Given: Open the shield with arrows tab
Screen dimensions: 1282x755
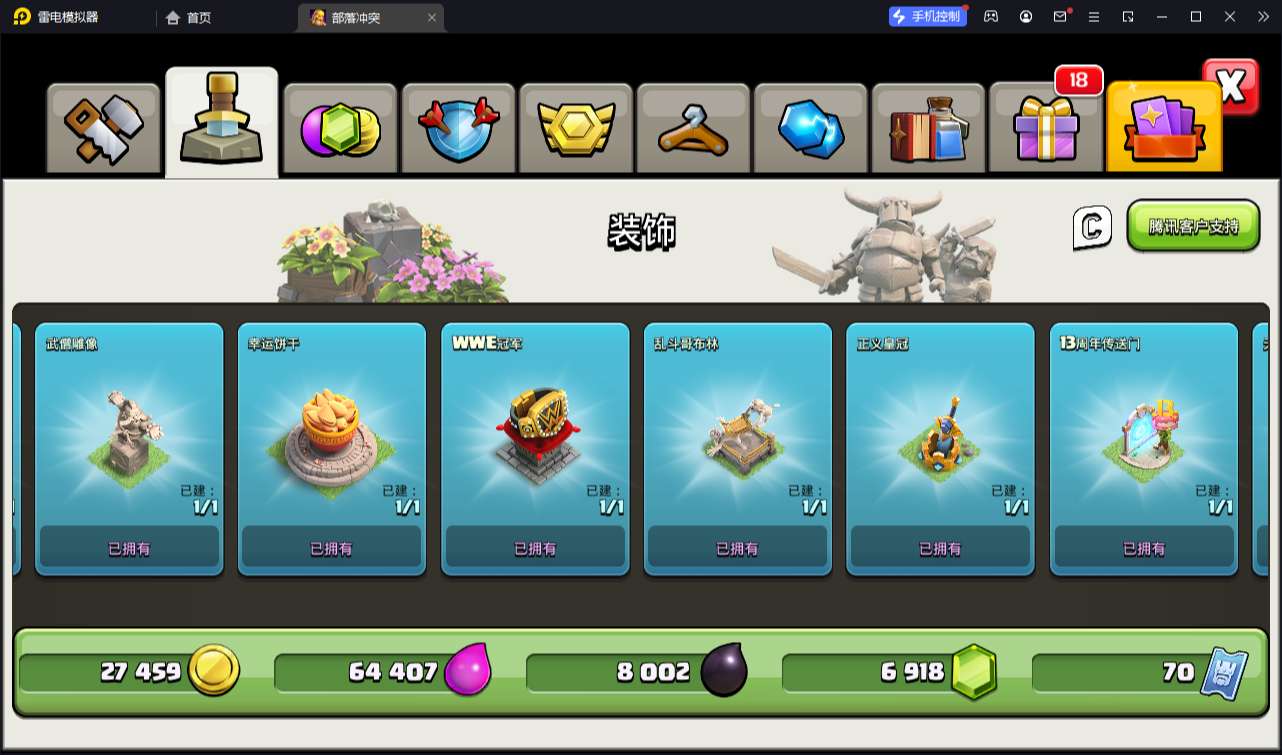Looking at the screenshot, I should (x=457, y=130).
